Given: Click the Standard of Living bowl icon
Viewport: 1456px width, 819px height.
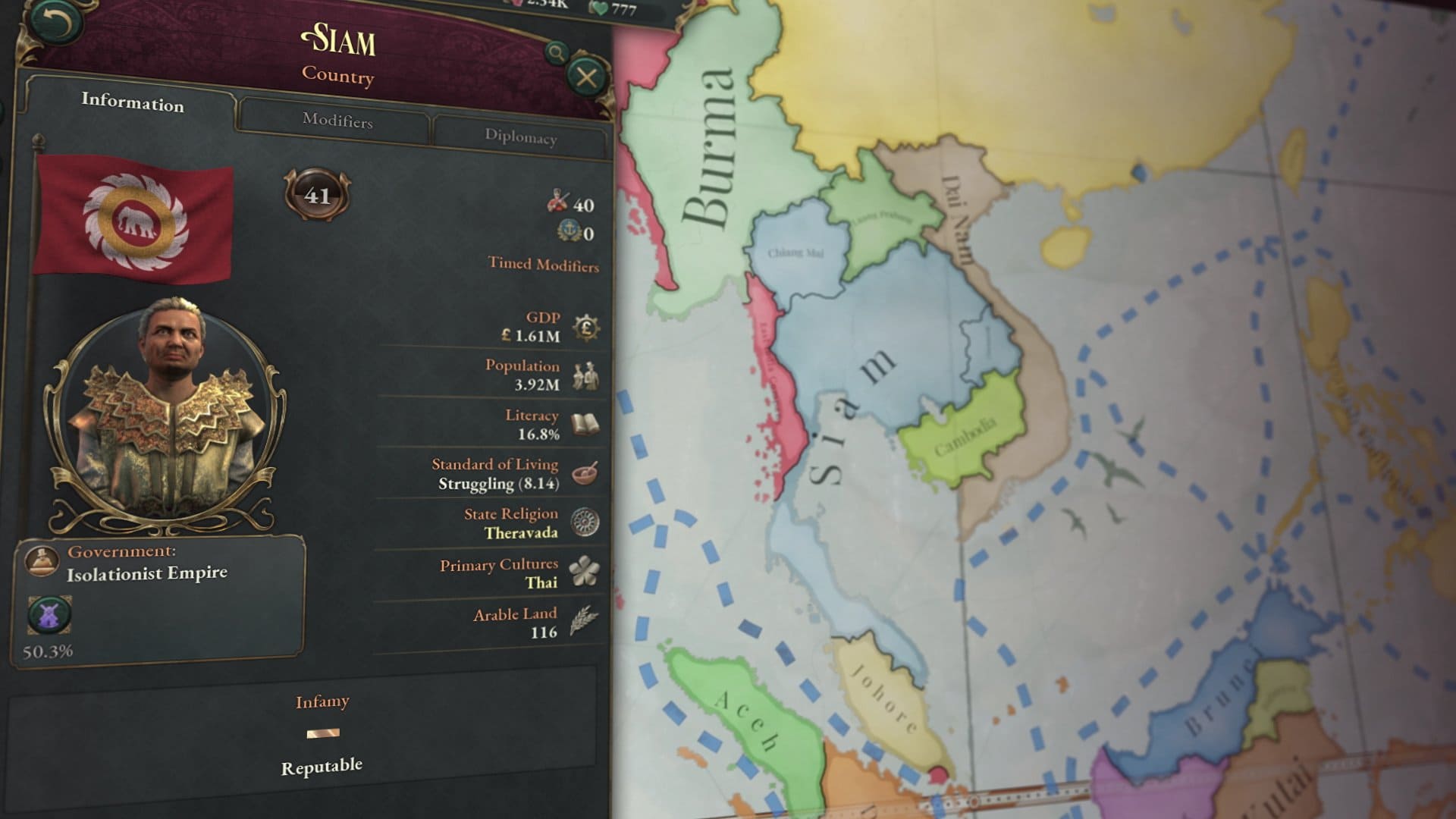Looking at the screenshot, I should (x=585, y=473).
